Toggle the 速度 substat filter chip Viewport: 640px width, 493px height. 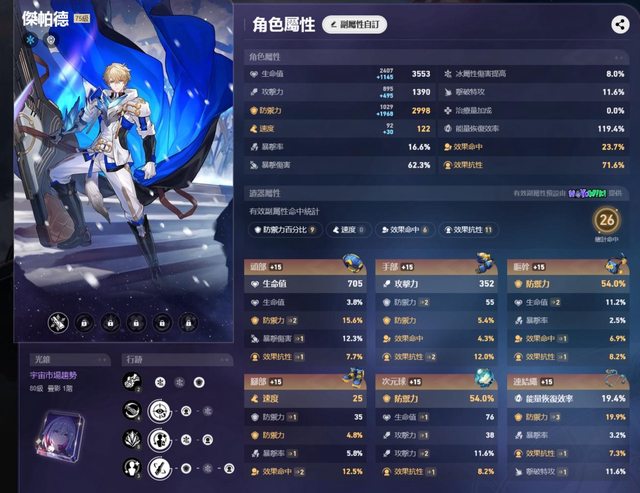[345, 230]
